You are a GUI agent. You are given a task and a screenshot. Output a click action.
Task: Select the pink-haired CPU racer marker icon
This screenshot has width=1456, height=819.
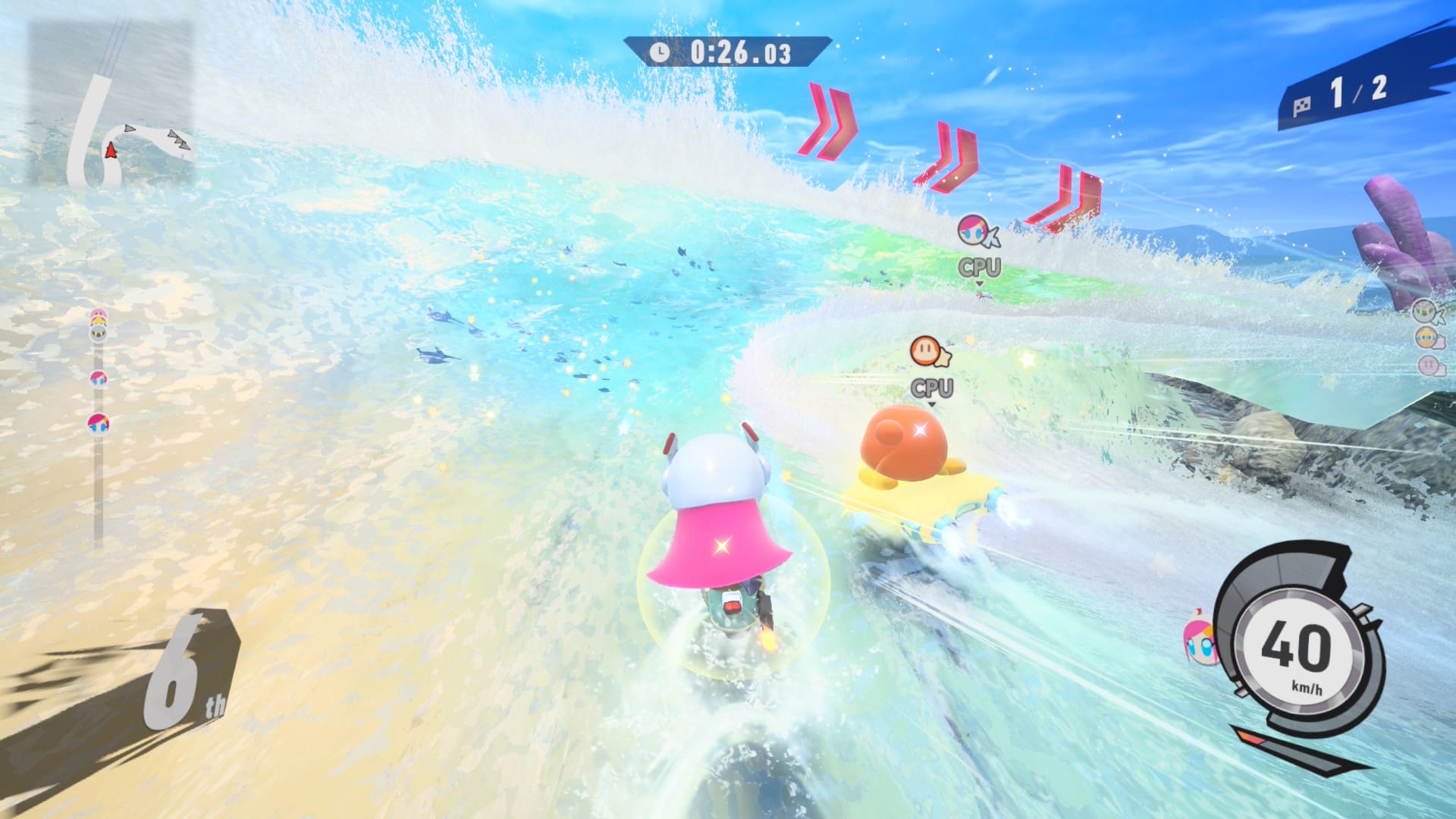pos(974,230)
